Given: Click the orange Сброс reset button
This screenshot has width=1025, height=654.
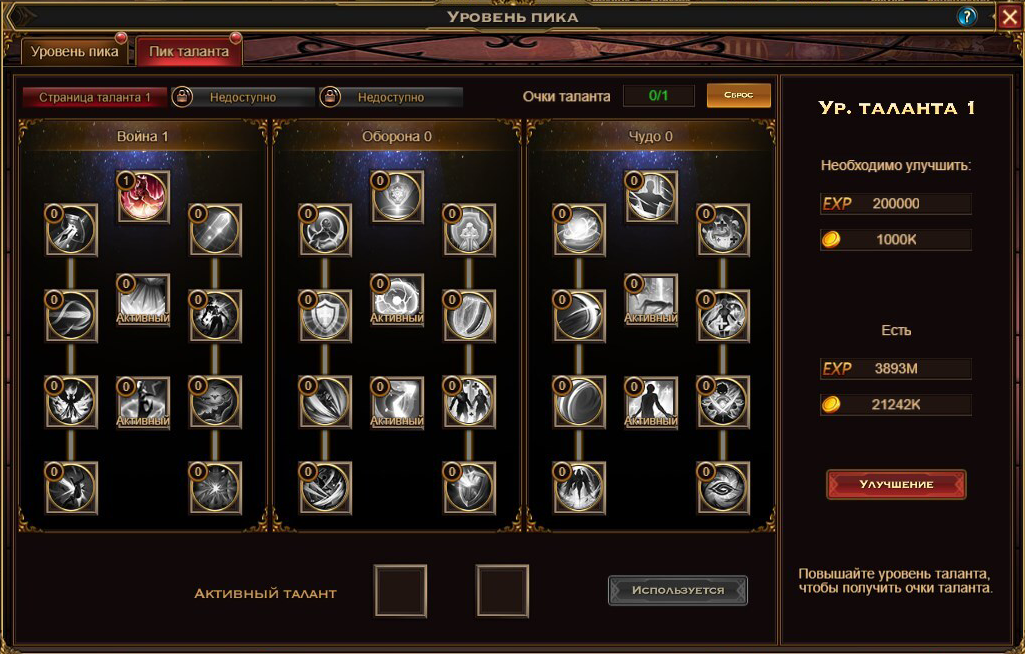Looking at the screenshot, I should [739, 96].
